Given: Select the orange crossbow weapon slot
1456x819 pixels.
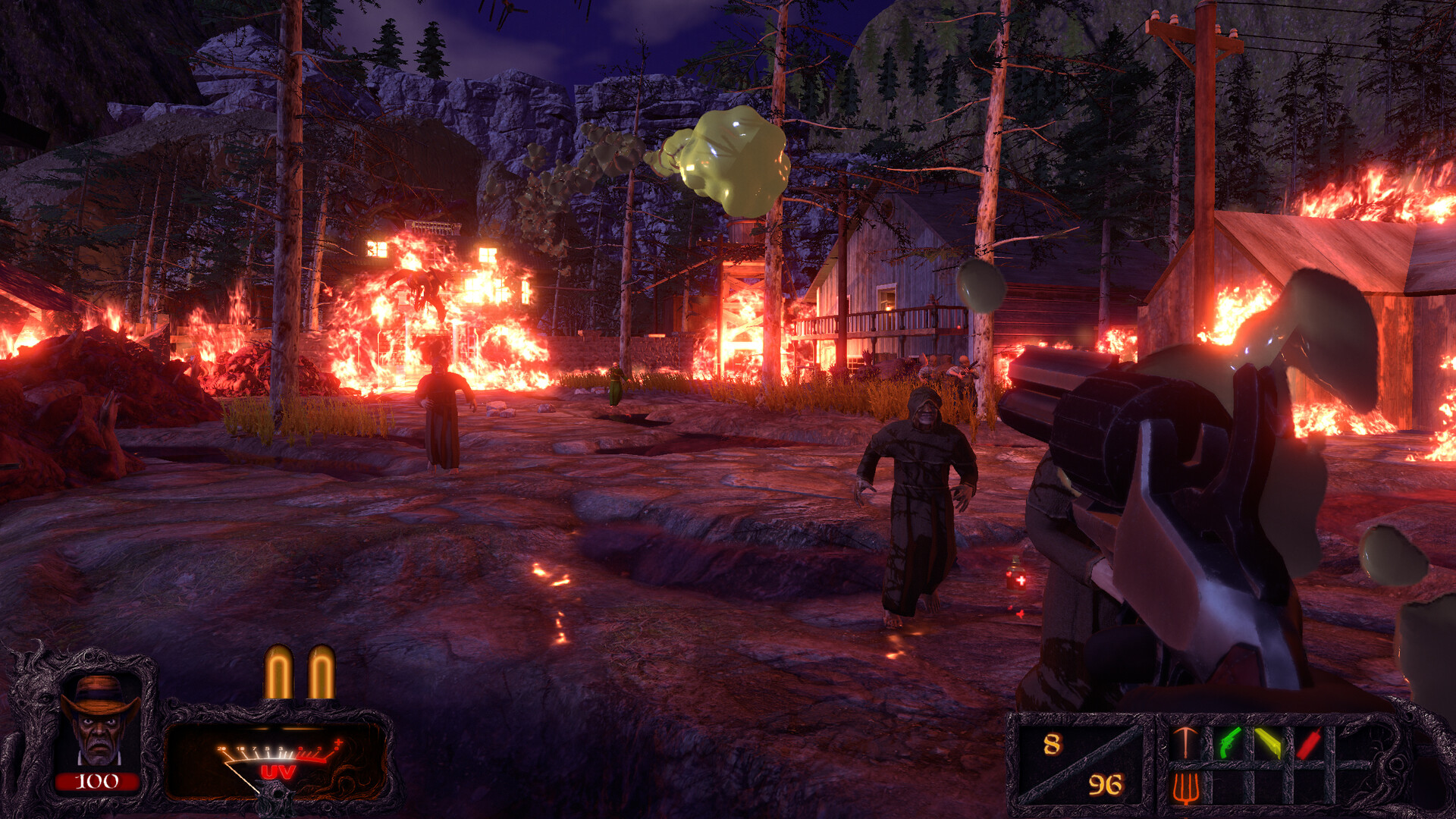Looking at the screenshot, I should pyautogui.click(x=1185, y=742).
